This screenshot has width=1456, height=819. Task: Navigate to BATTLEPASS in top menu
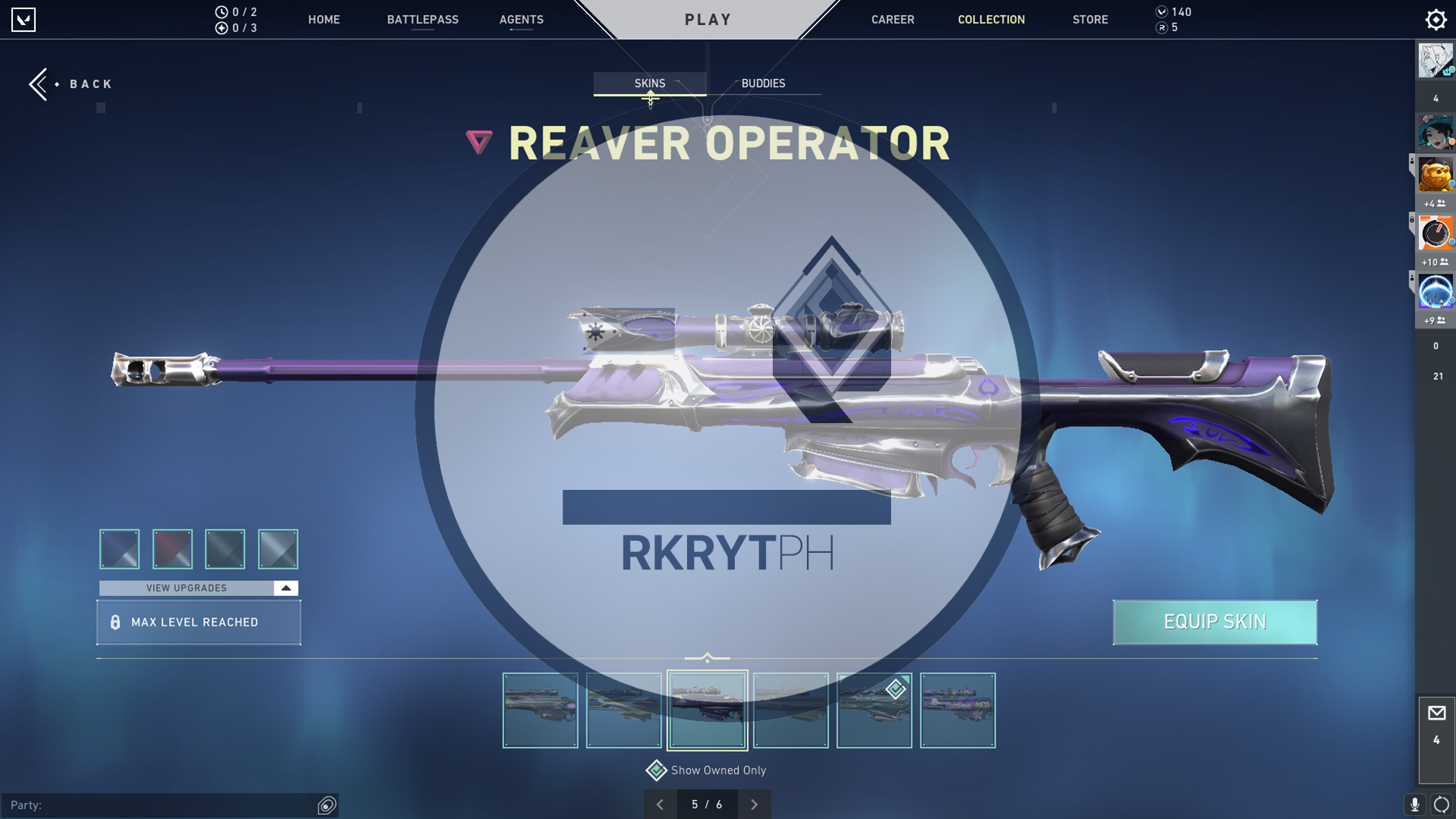(x=423, y=20)
